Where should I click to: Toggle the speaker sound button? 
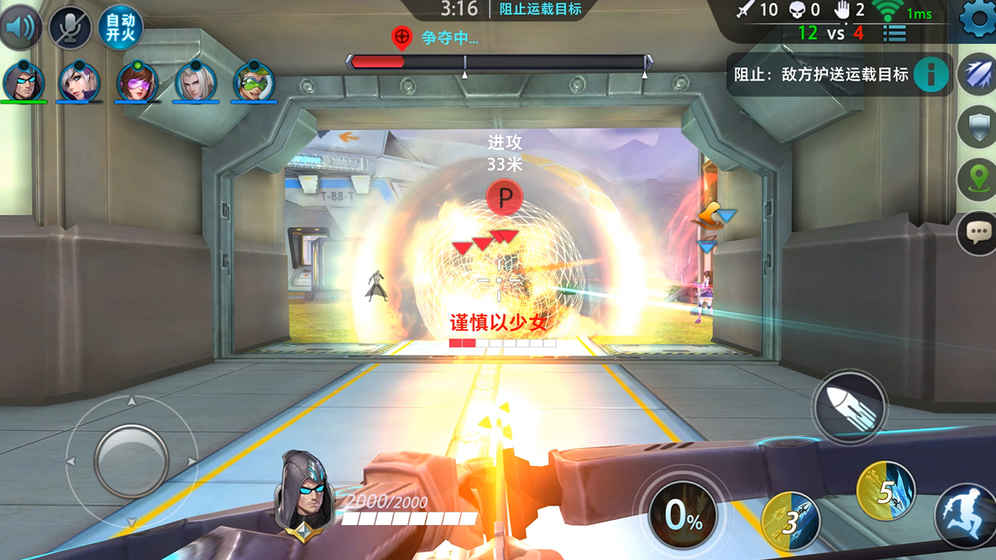point(20,27)
